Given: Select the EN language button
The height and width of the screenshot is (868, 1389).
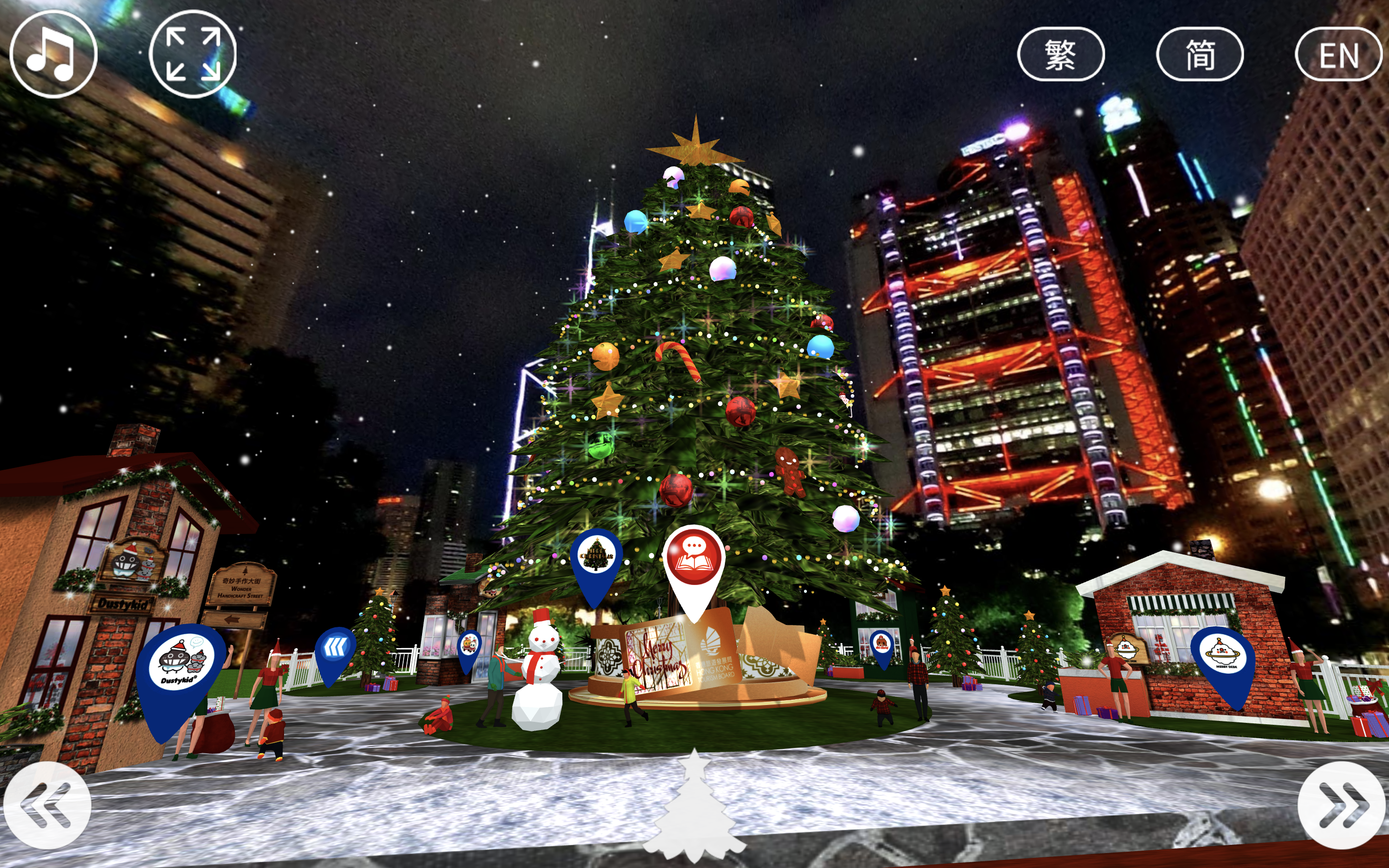Looking at the screenshot, I should click(1338, 54).
